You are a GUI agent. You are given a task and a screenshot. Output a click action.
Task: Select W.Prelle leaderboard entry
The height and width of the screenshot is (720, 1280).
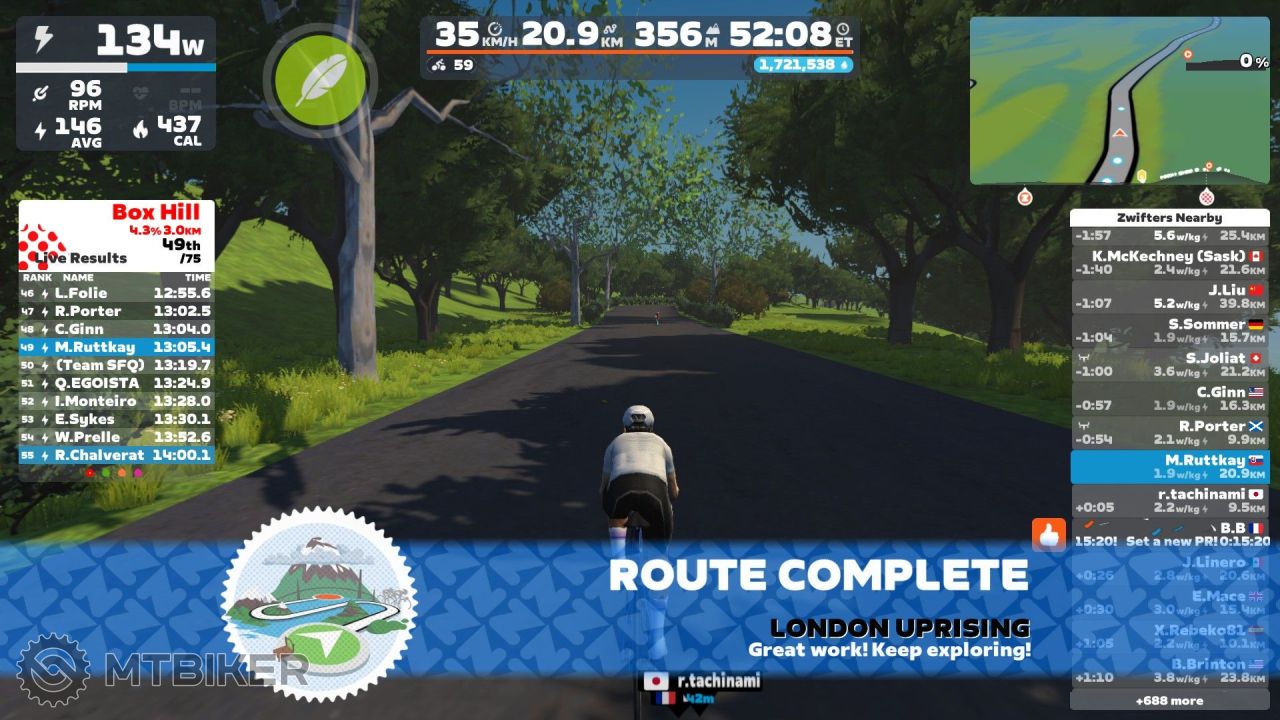click(x=116, y=437)
